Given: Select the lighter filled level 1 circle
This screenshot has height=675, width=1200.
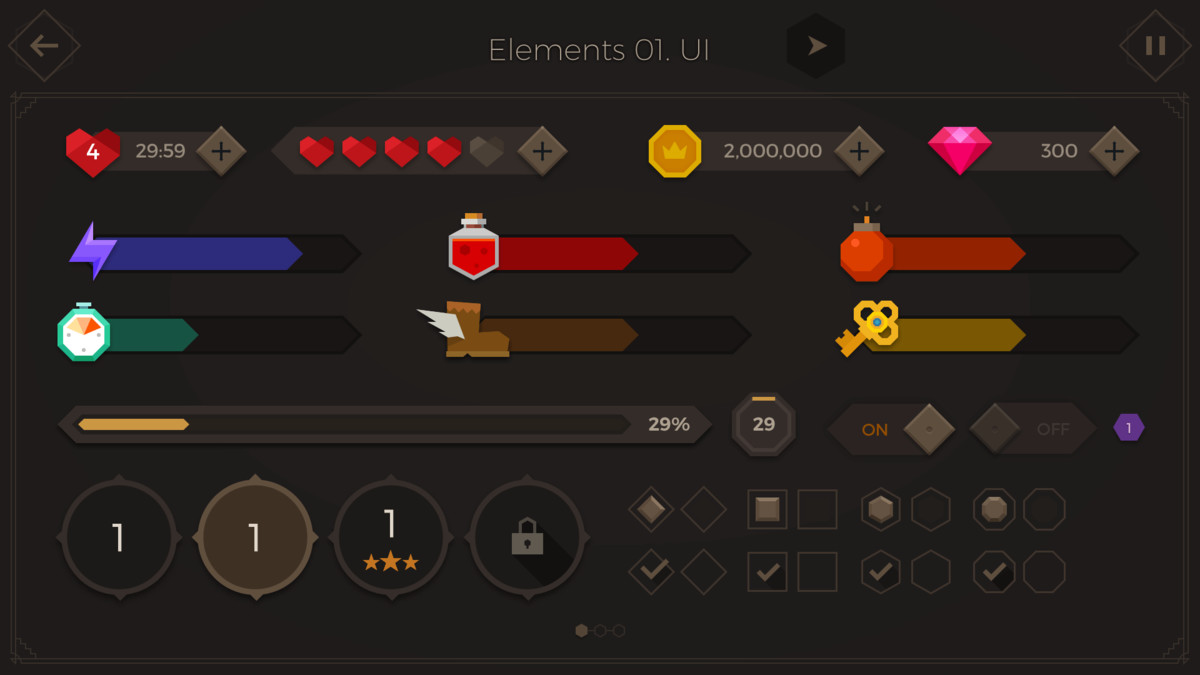Looking at the screenshot, I should pos(255,538).
